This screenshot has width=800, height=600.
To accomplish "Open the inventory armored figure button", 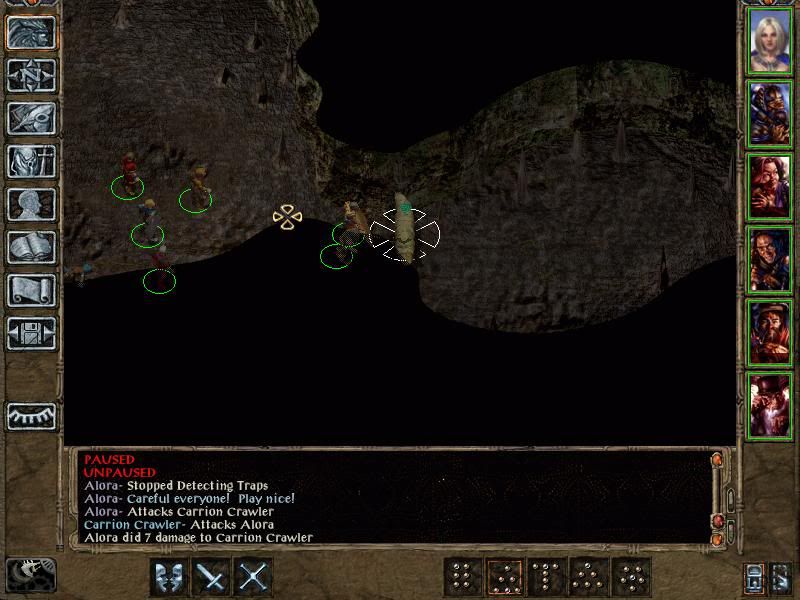I will [x=32, y=161].
